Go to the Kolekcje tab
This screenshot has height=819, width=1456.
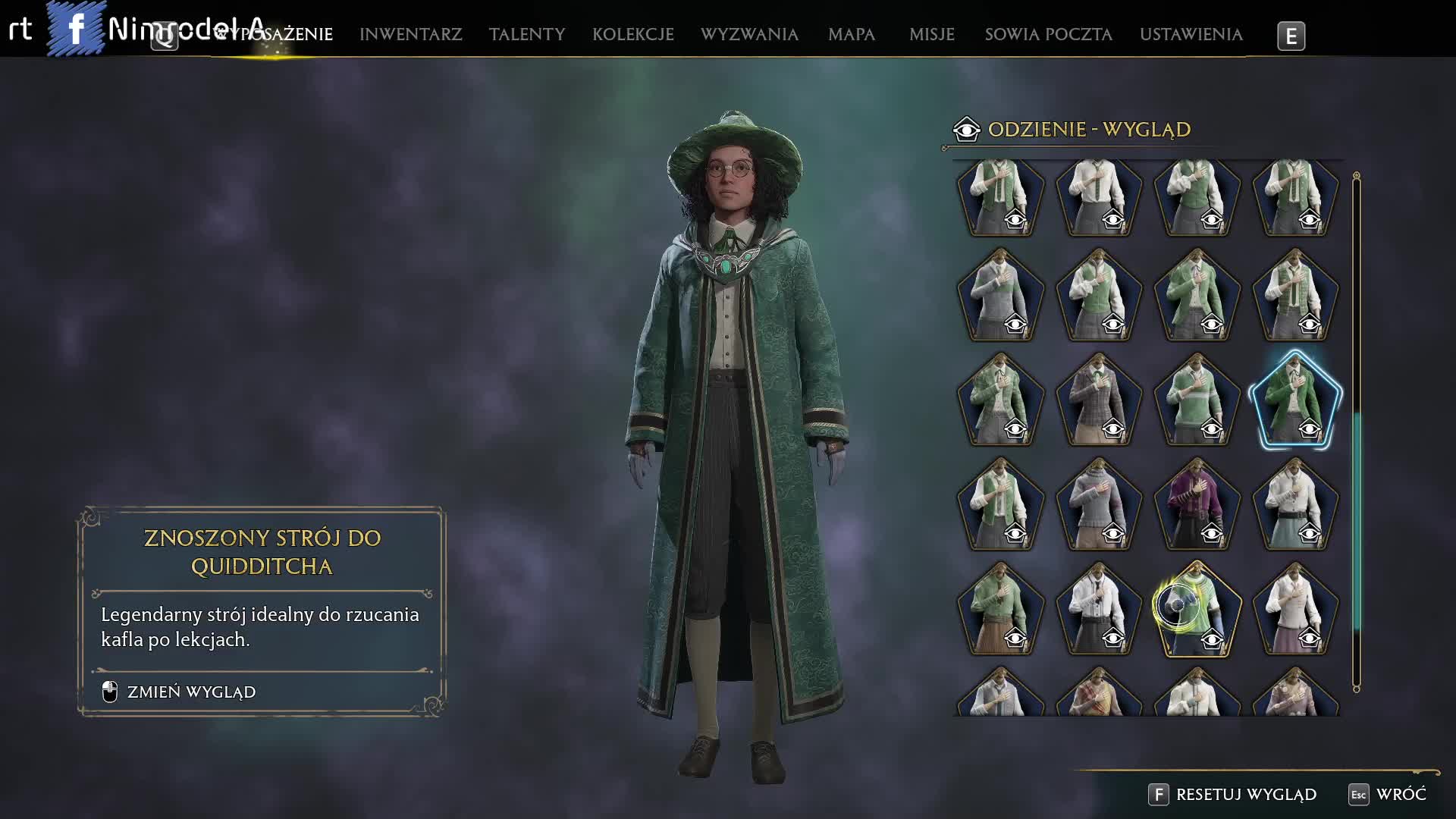coord(632,34)
